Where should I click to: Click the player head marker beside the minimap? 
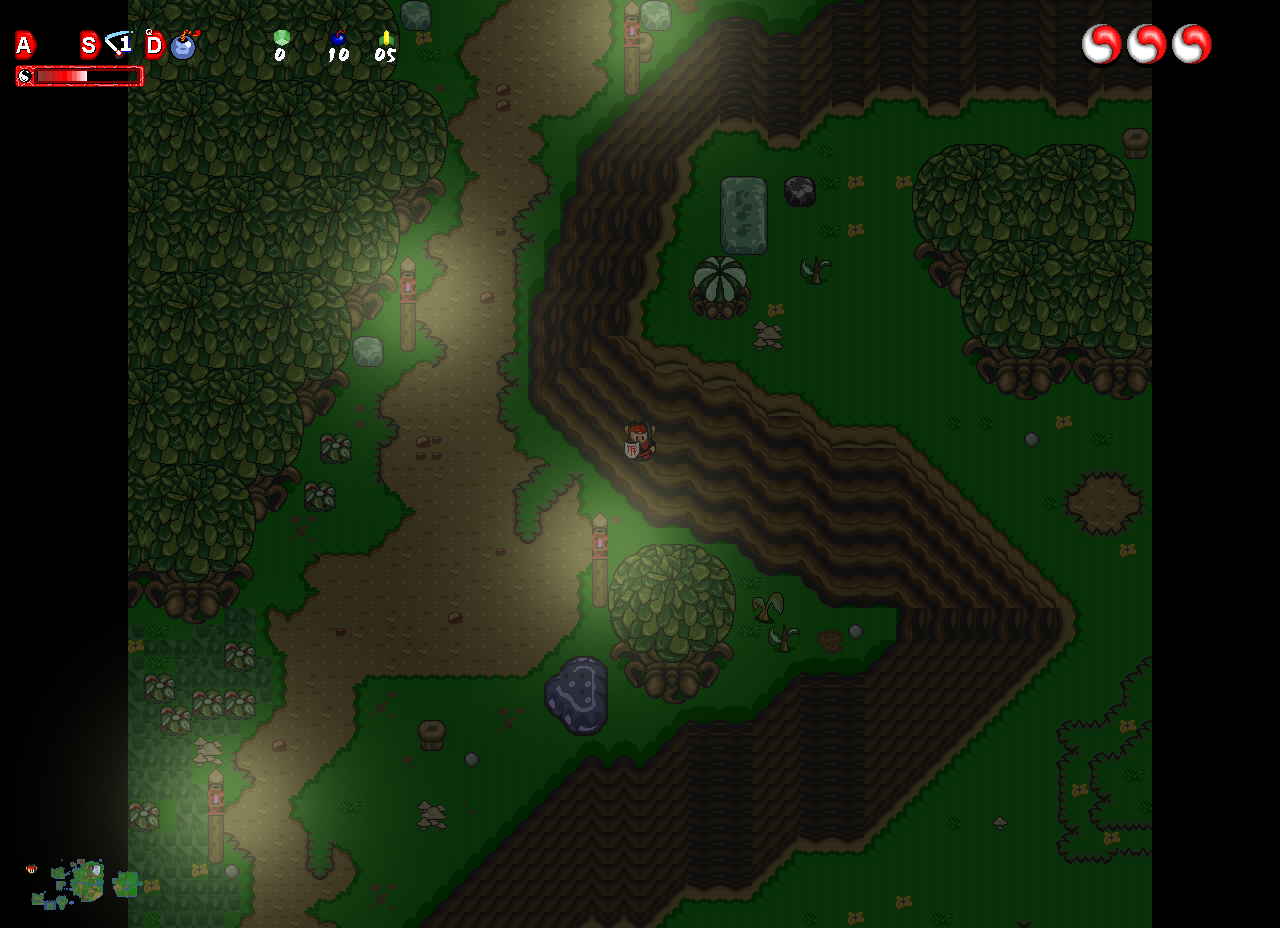point(32,869)
